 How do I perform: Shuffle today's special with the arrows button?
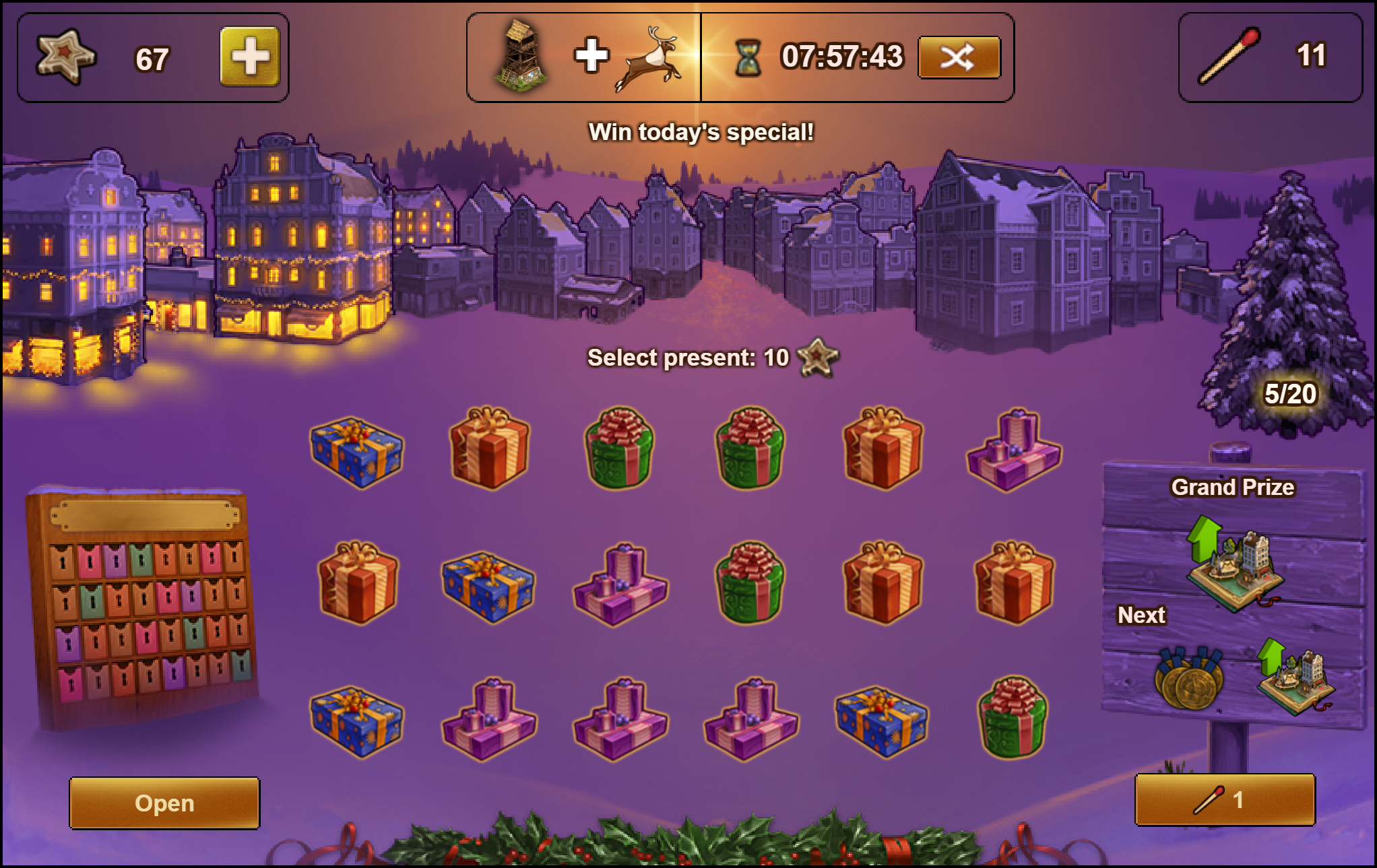(959, 58)
